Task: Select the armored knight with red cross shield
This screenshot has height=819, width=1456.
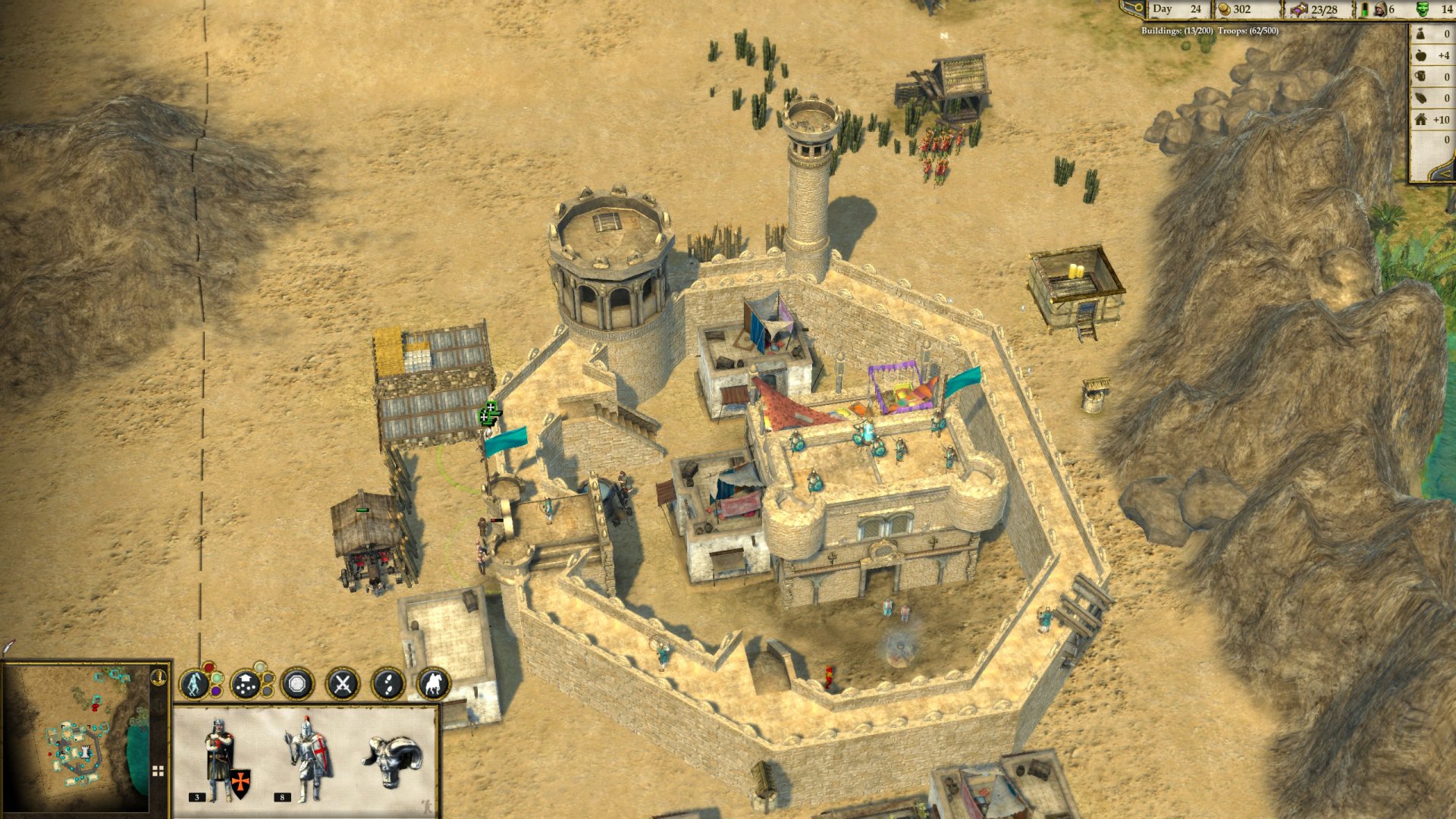Action: (308, 759)
